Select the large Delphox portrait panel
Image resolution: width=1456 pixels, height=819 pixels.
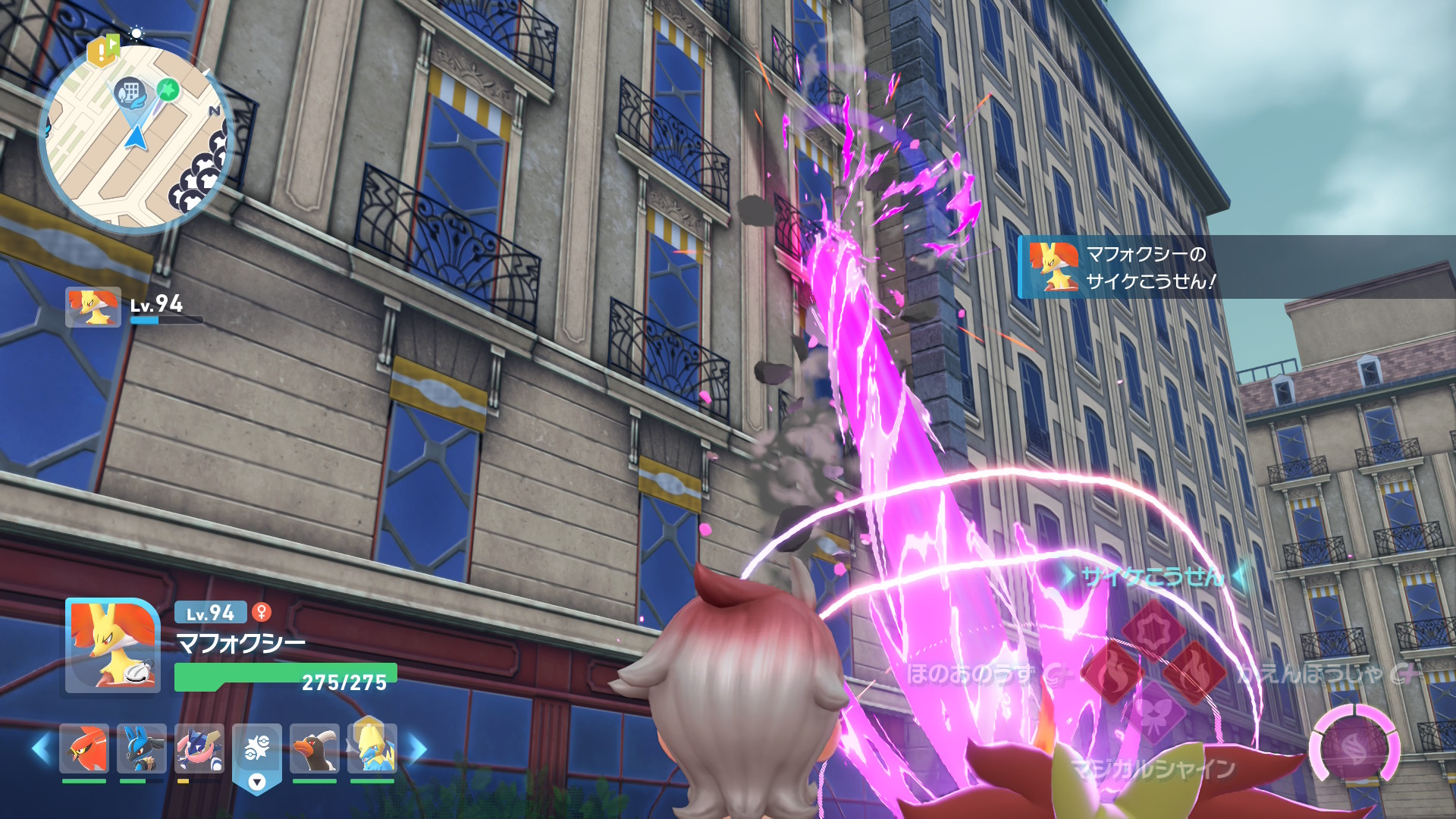click(113, 646)
